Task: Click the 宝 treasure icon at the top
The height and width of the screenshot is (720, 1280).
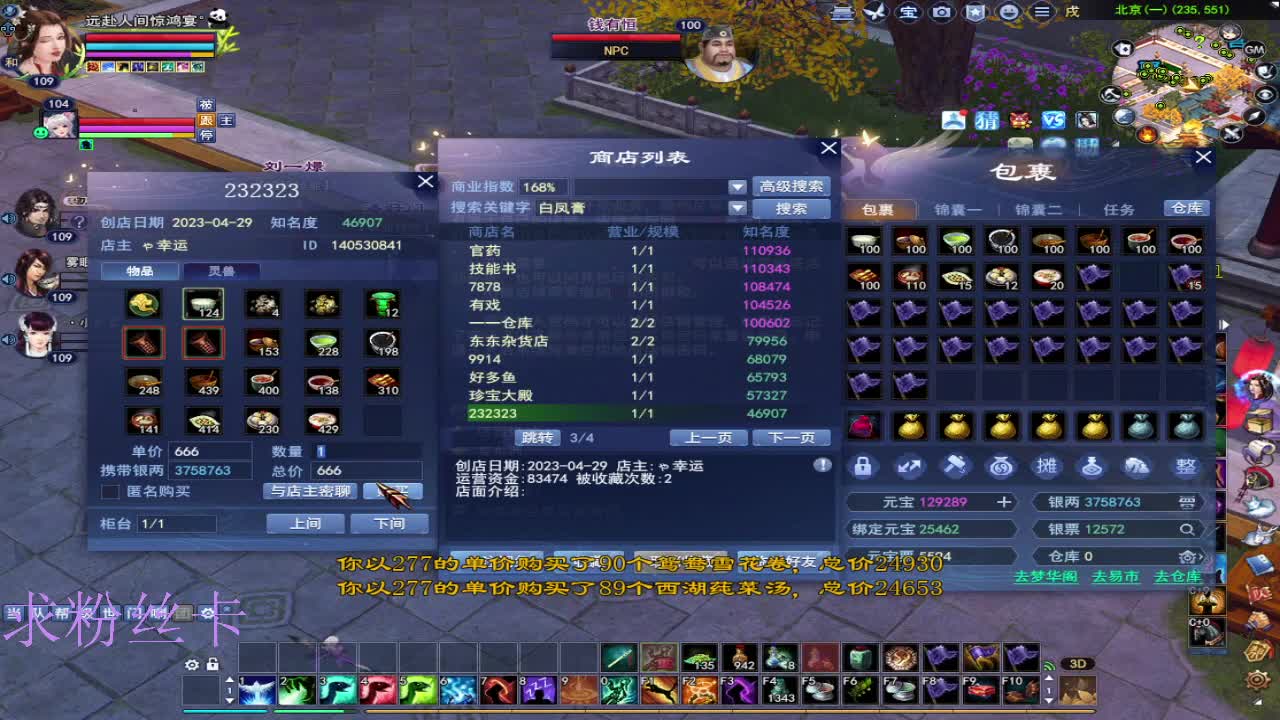Action: [911, 11]
